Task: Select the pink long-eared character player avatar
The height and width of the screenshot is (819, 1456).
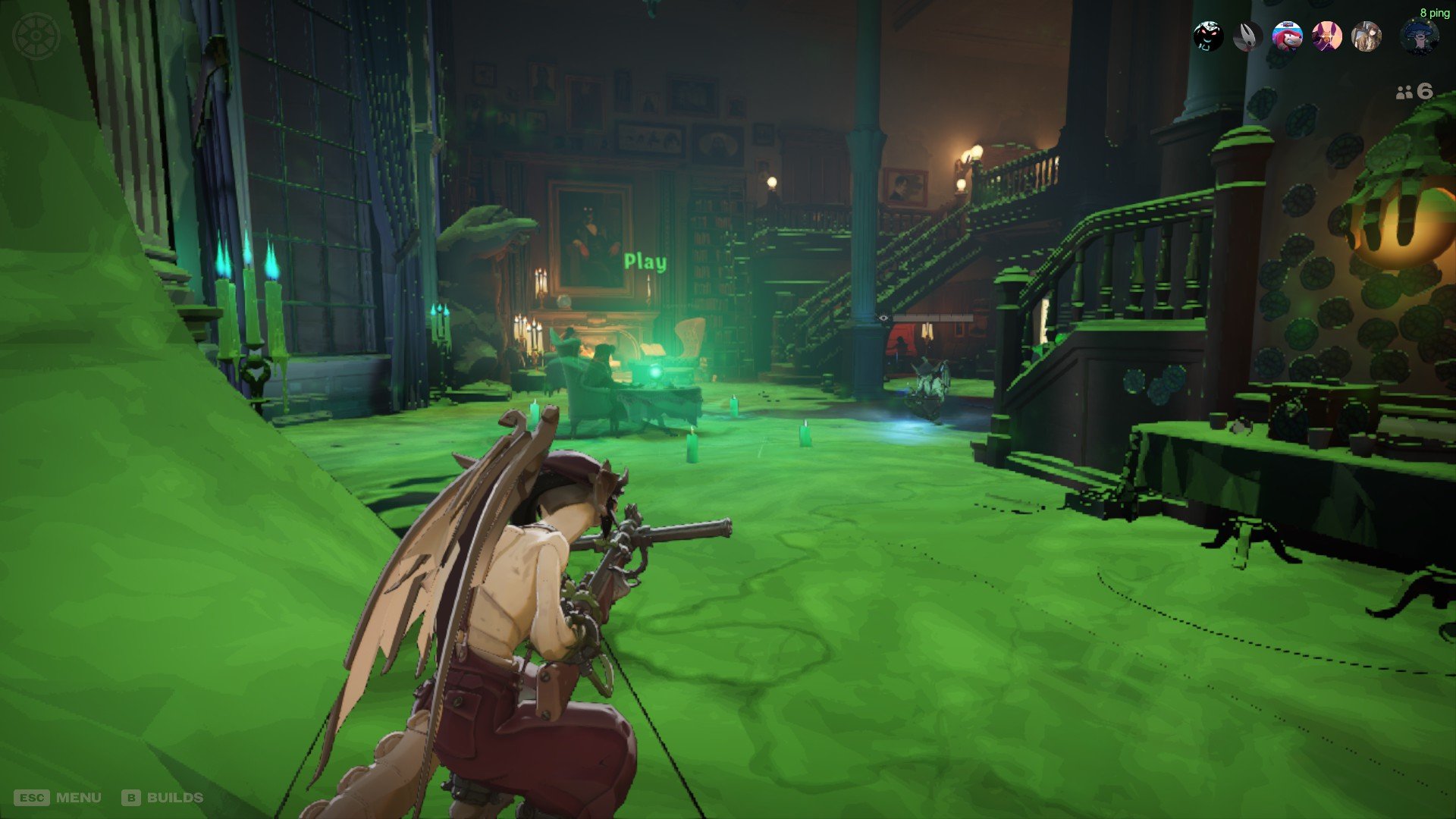Action: click(1326, 36)
